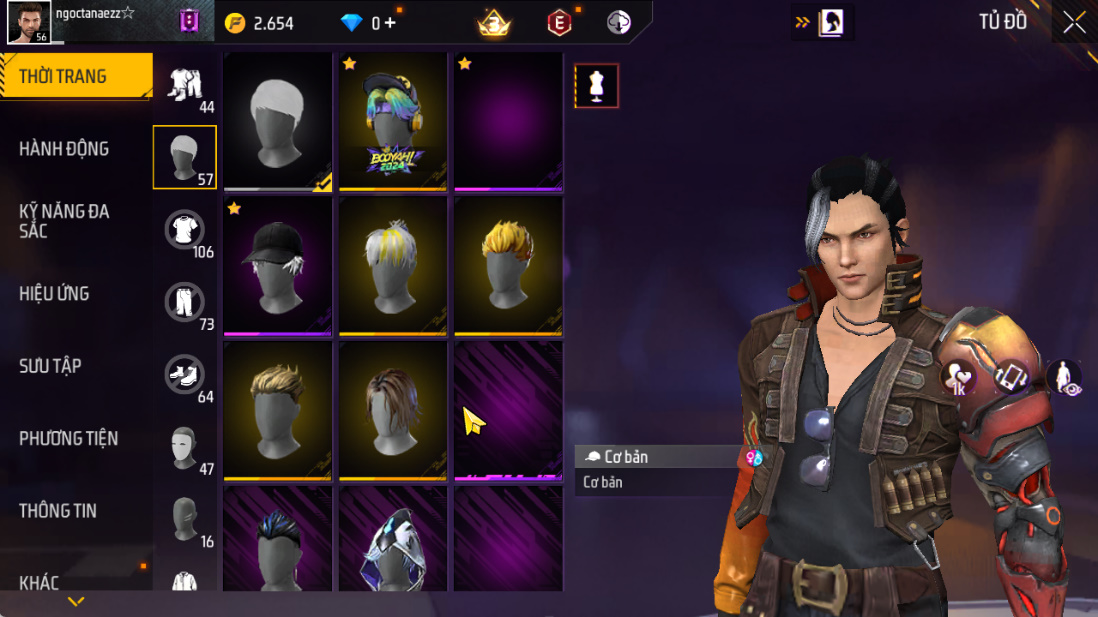1098x617 pixels.
Task: Go to the HIỆU ỨNG tab
Action: point(54,294)
